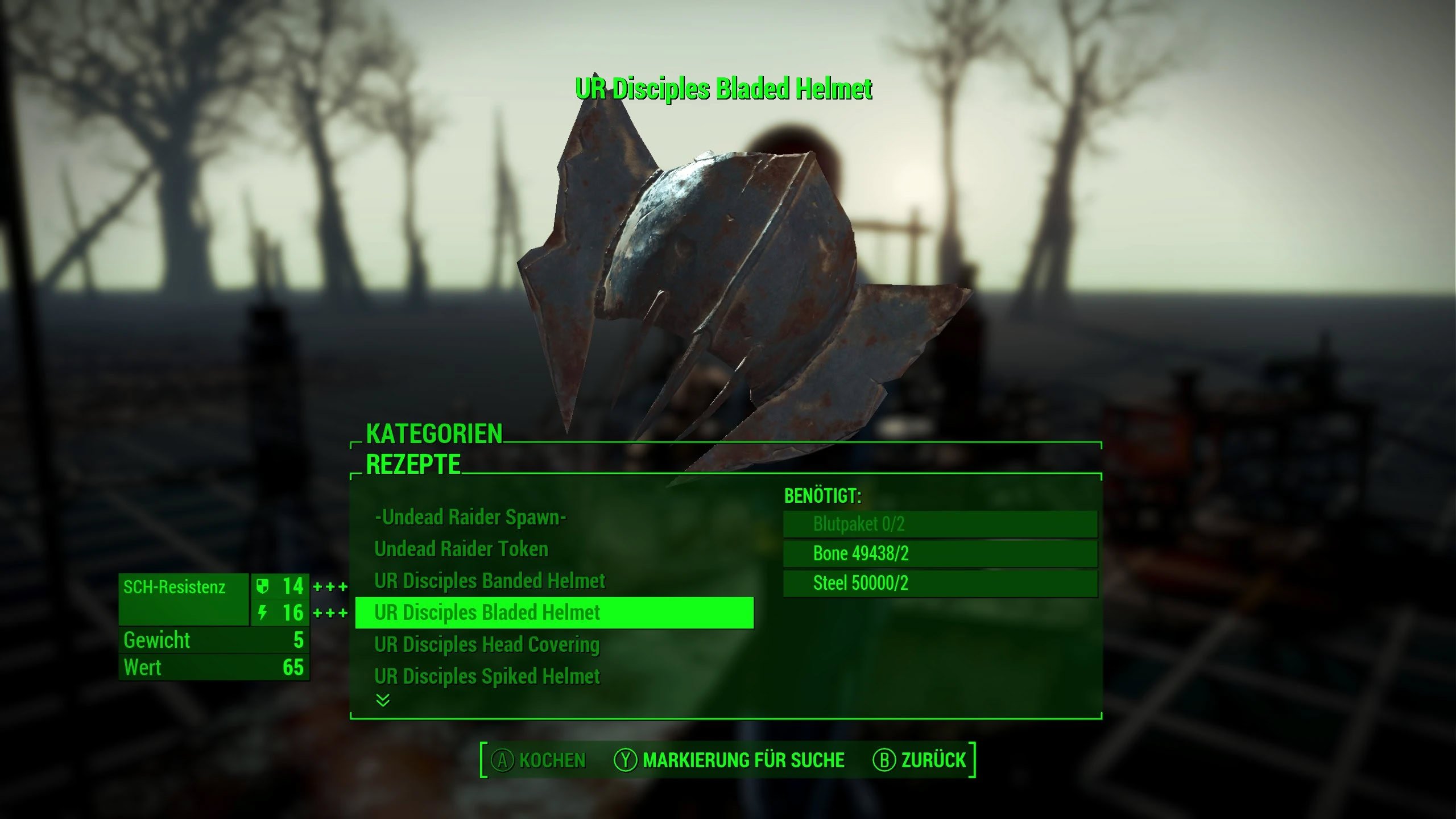
Task: Go back with ZURÜCK
Action: (919, 760)
